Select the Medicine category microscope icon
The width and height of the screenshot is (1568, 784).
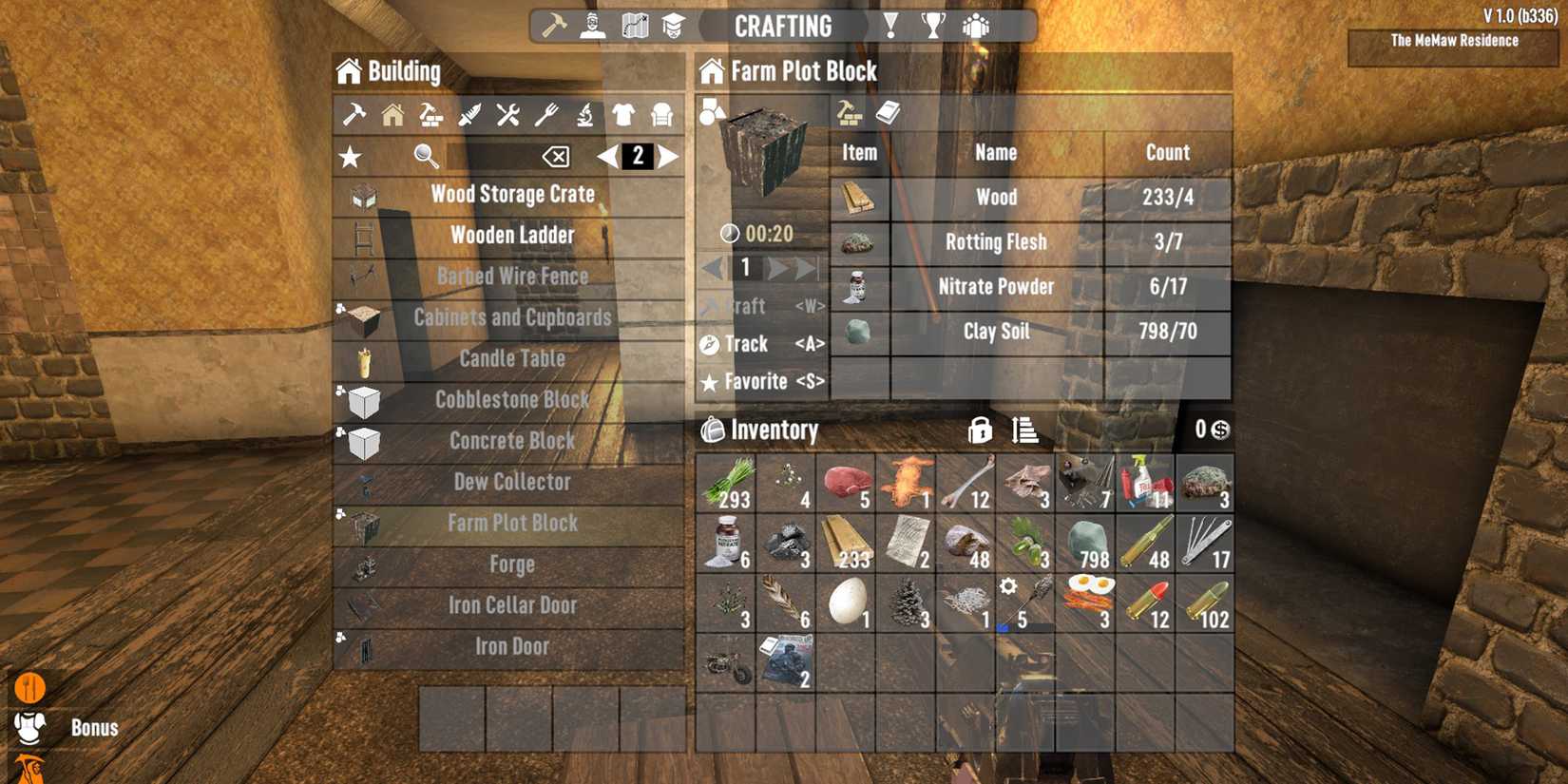click(x=585, y=114)
